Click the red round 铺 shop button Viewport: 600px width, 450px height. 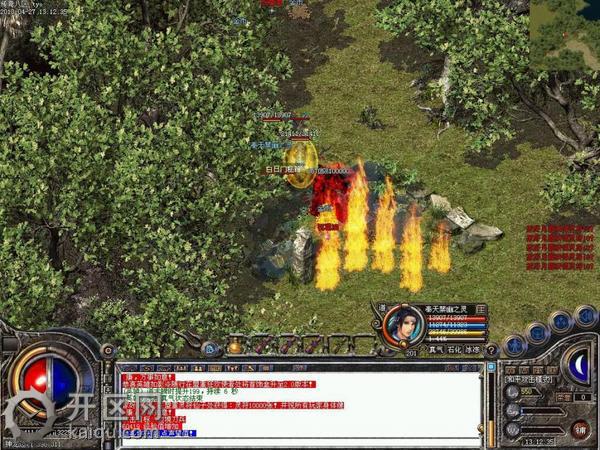click(x=579, y=429)
